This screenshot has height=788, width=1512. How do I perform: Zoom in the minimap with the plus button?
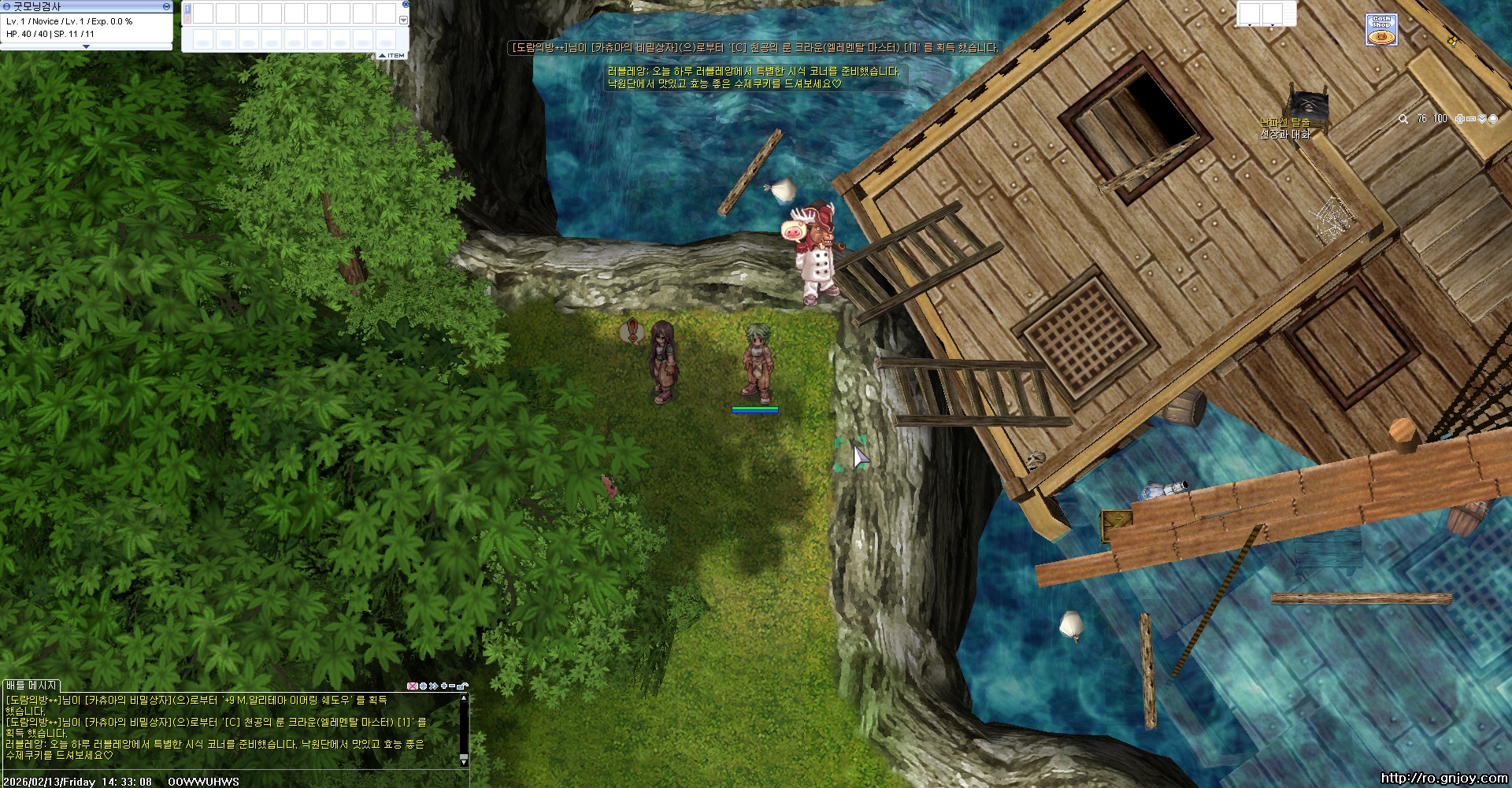click(x=1459, y=119)
